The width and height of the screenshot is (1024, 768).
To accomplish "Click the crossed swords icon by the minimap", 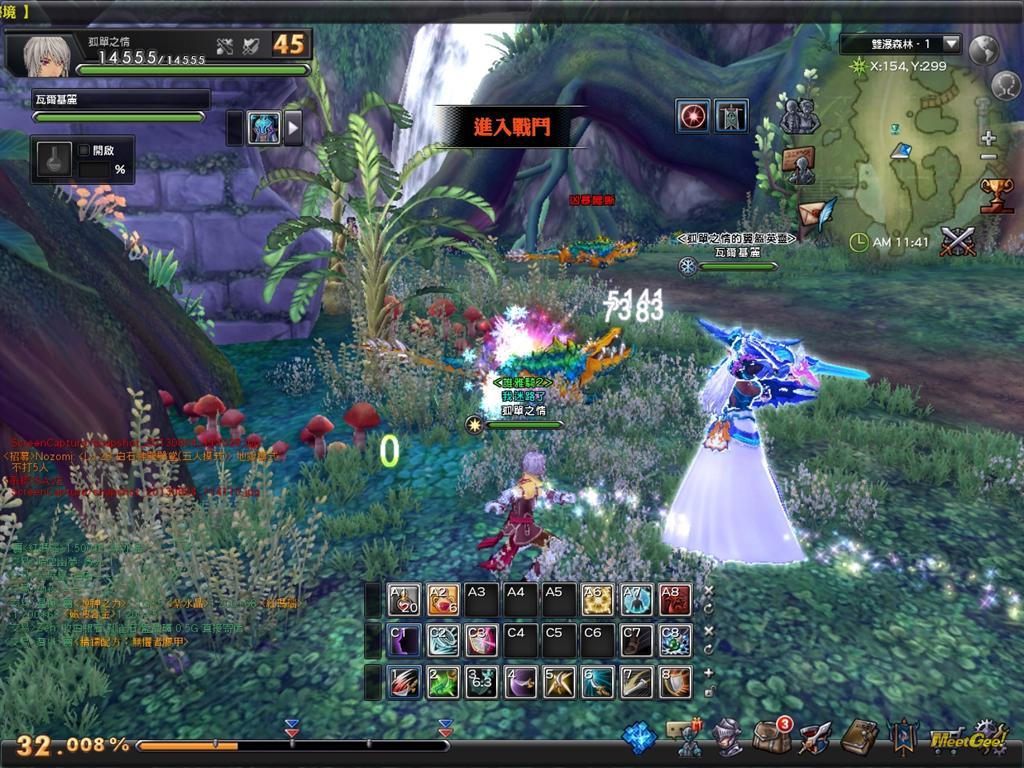I will 958,241.
